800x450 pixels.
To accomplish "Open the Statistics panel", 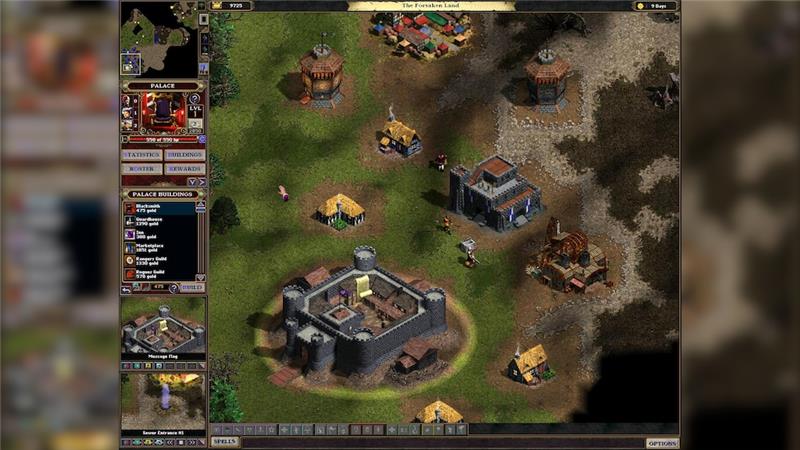I will [x=142, y=155].
